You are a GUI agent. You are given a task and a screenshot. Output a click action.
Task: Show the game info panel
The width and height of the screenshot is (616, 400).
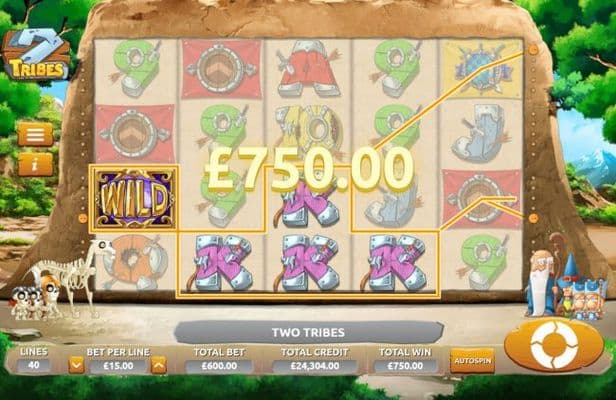(x=35, y=160)
